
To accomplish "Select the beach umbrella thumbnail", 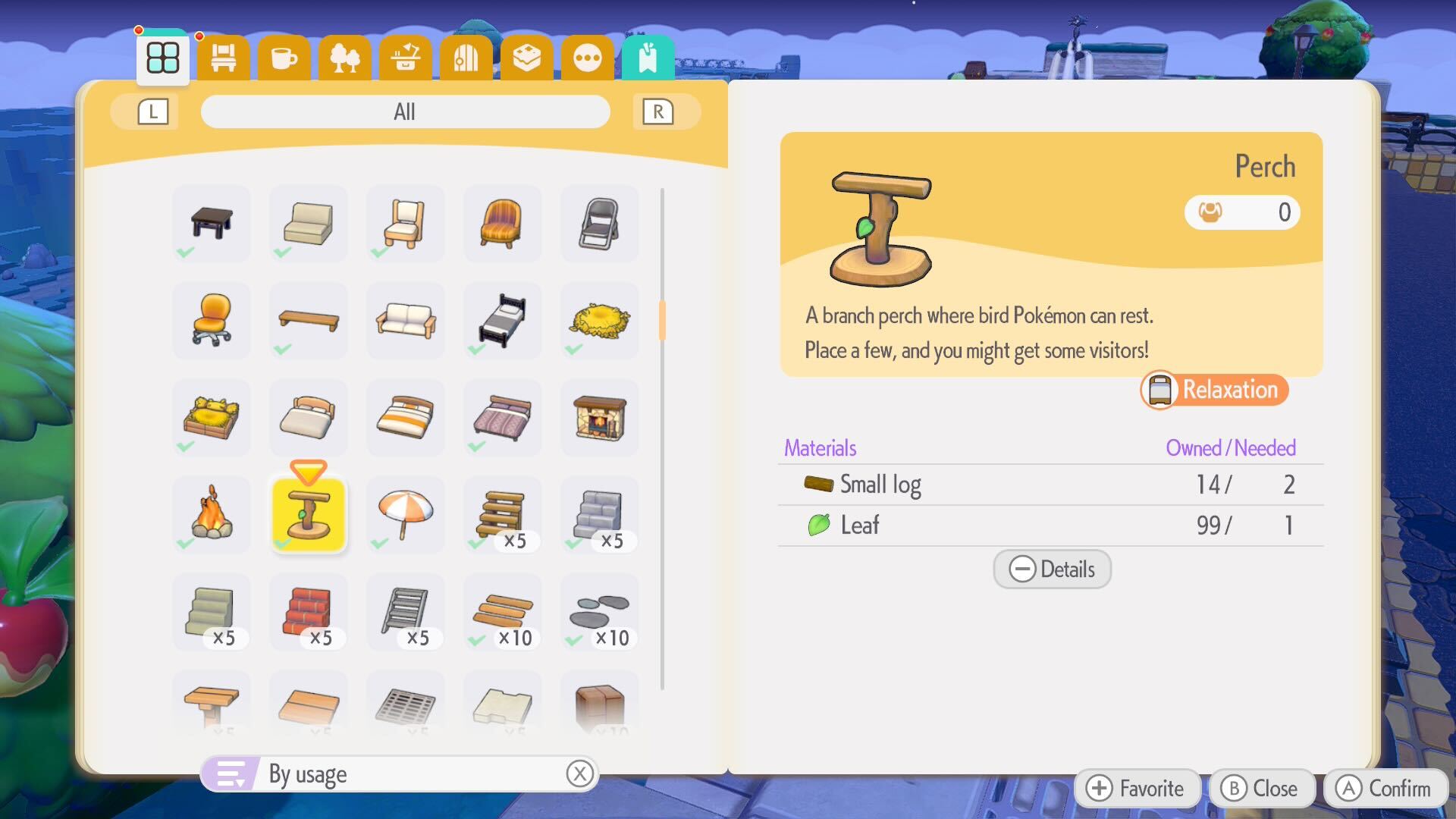I will point(405,515).
